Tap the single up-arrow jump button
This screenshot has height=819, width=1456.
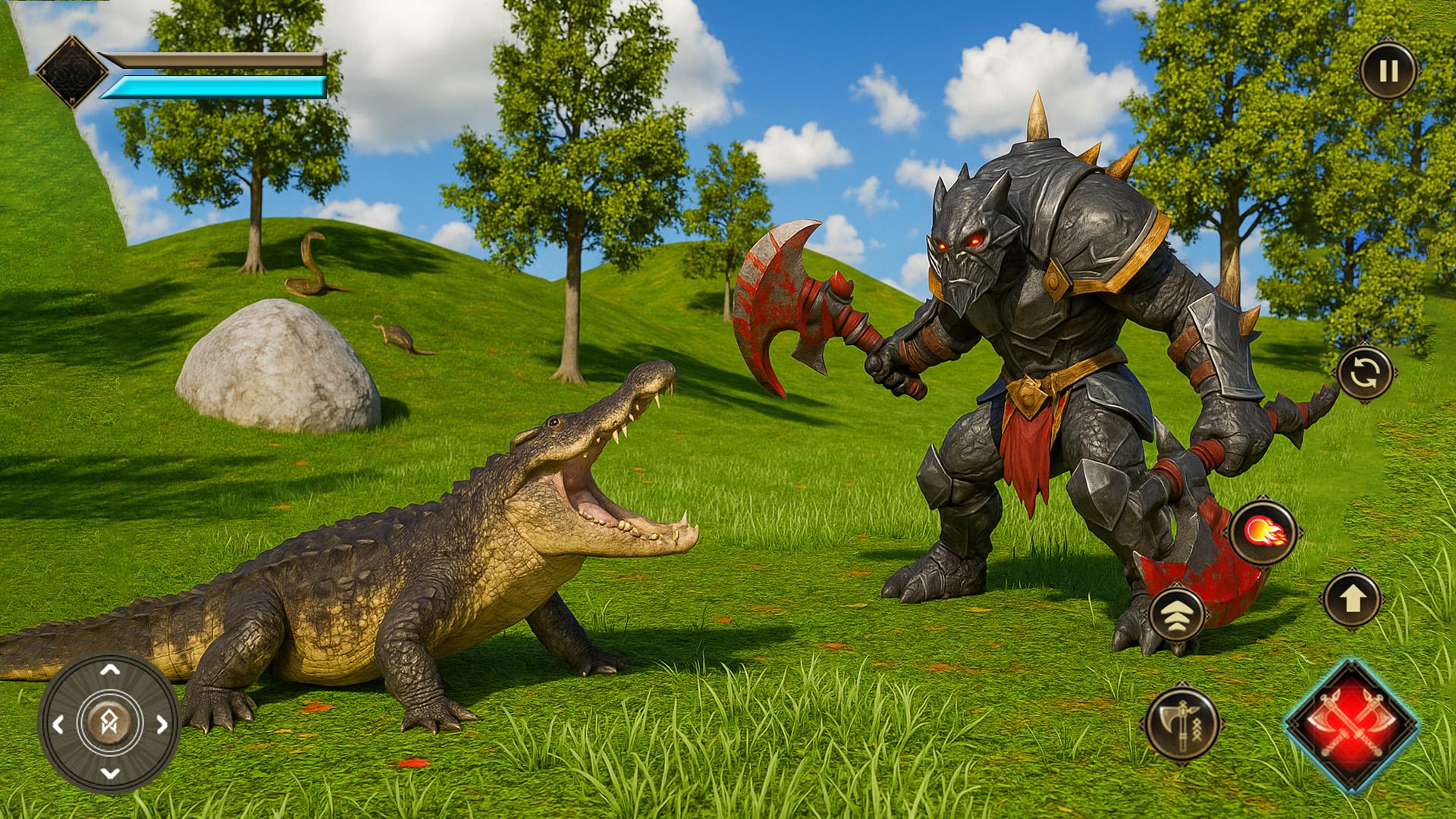1352,600
